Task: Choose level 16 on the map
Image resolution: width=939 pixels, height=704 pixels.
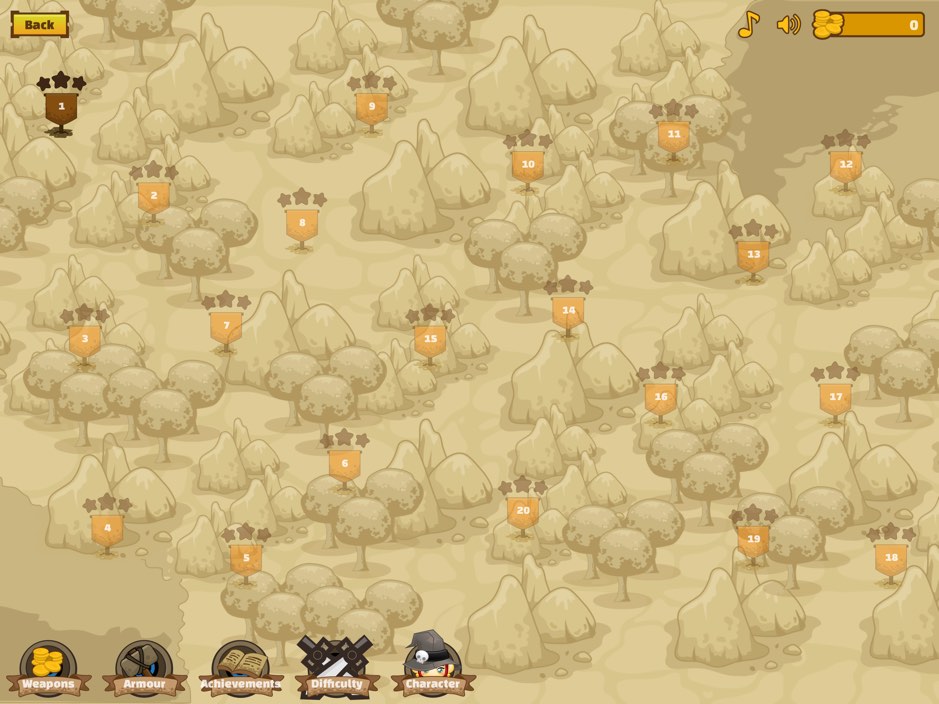Action: (660, 397)
